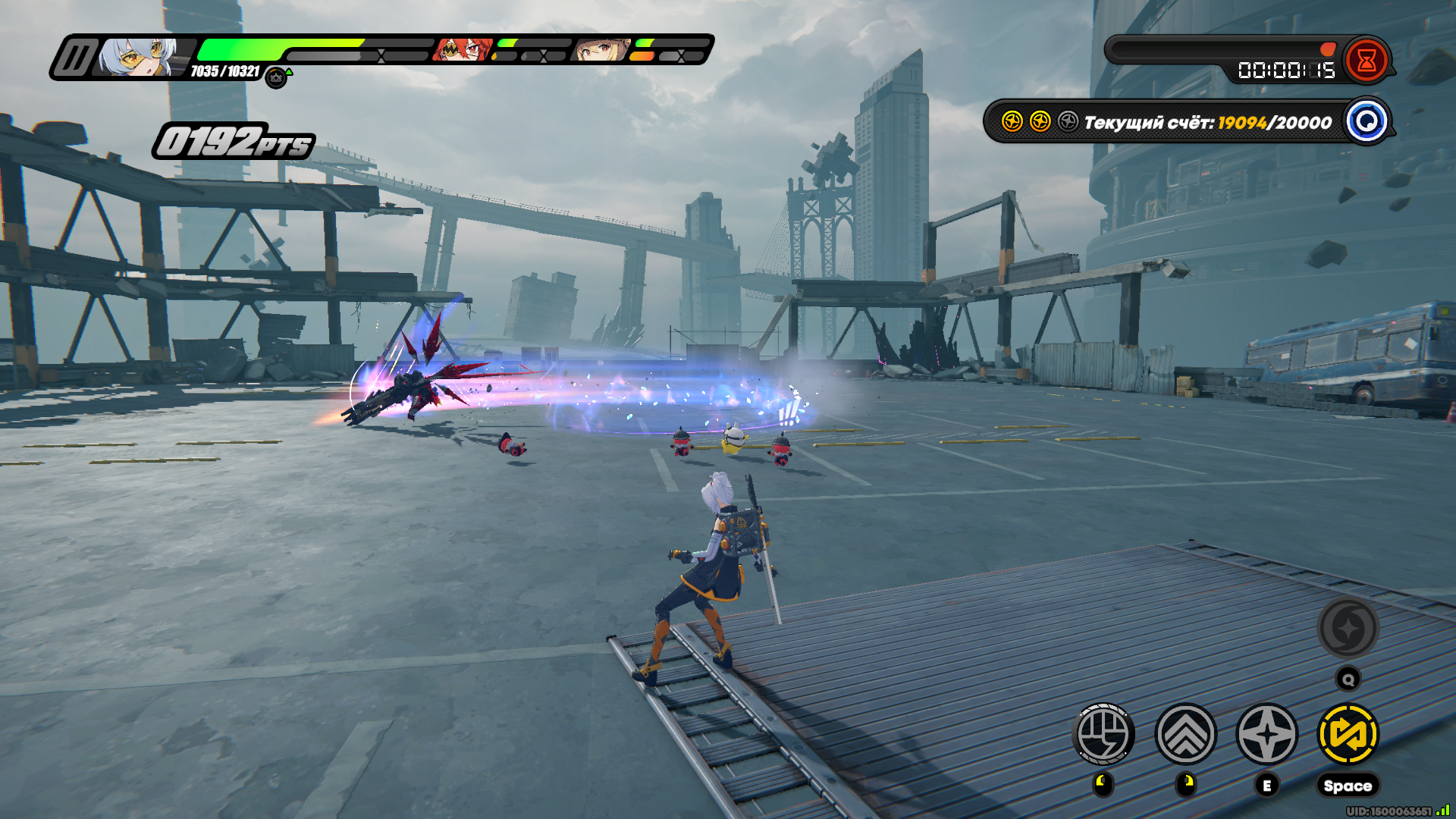This screenshot has height=819, width=1456.
Task: Use the fist basic attack button
Action: coord(1103,734)
